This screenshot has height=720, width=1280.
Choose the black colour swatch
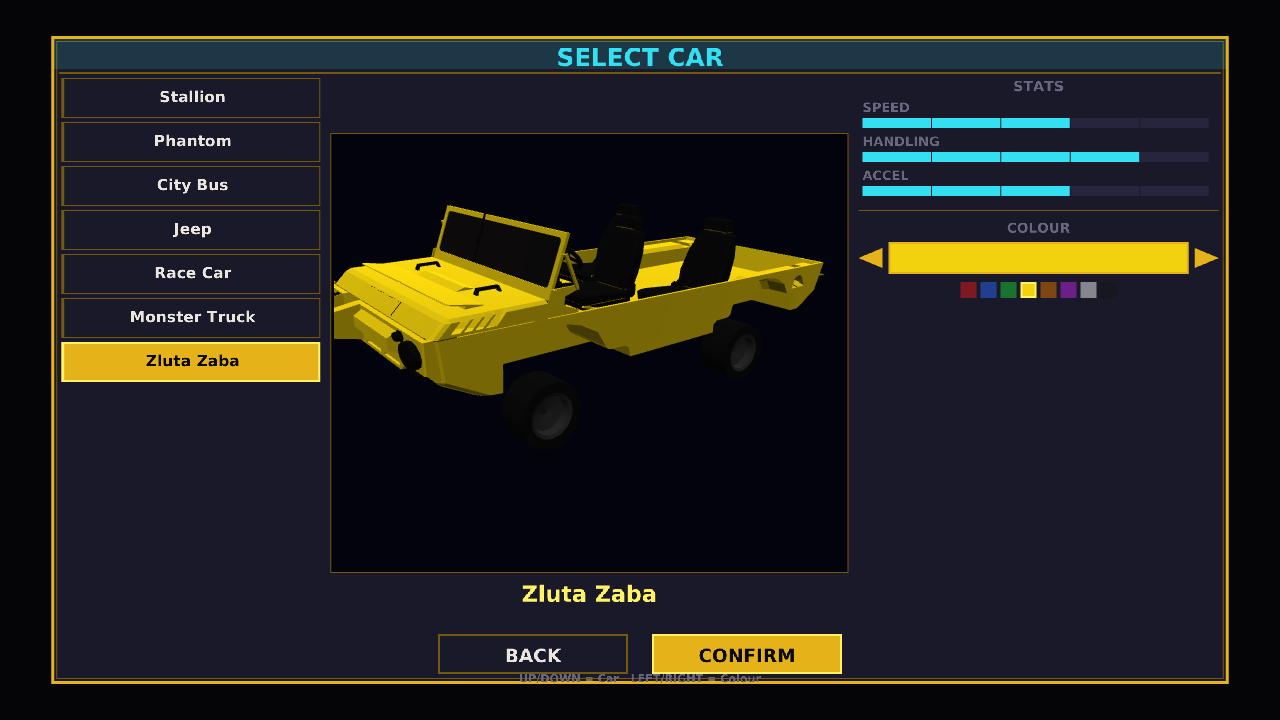point(1108,290)
